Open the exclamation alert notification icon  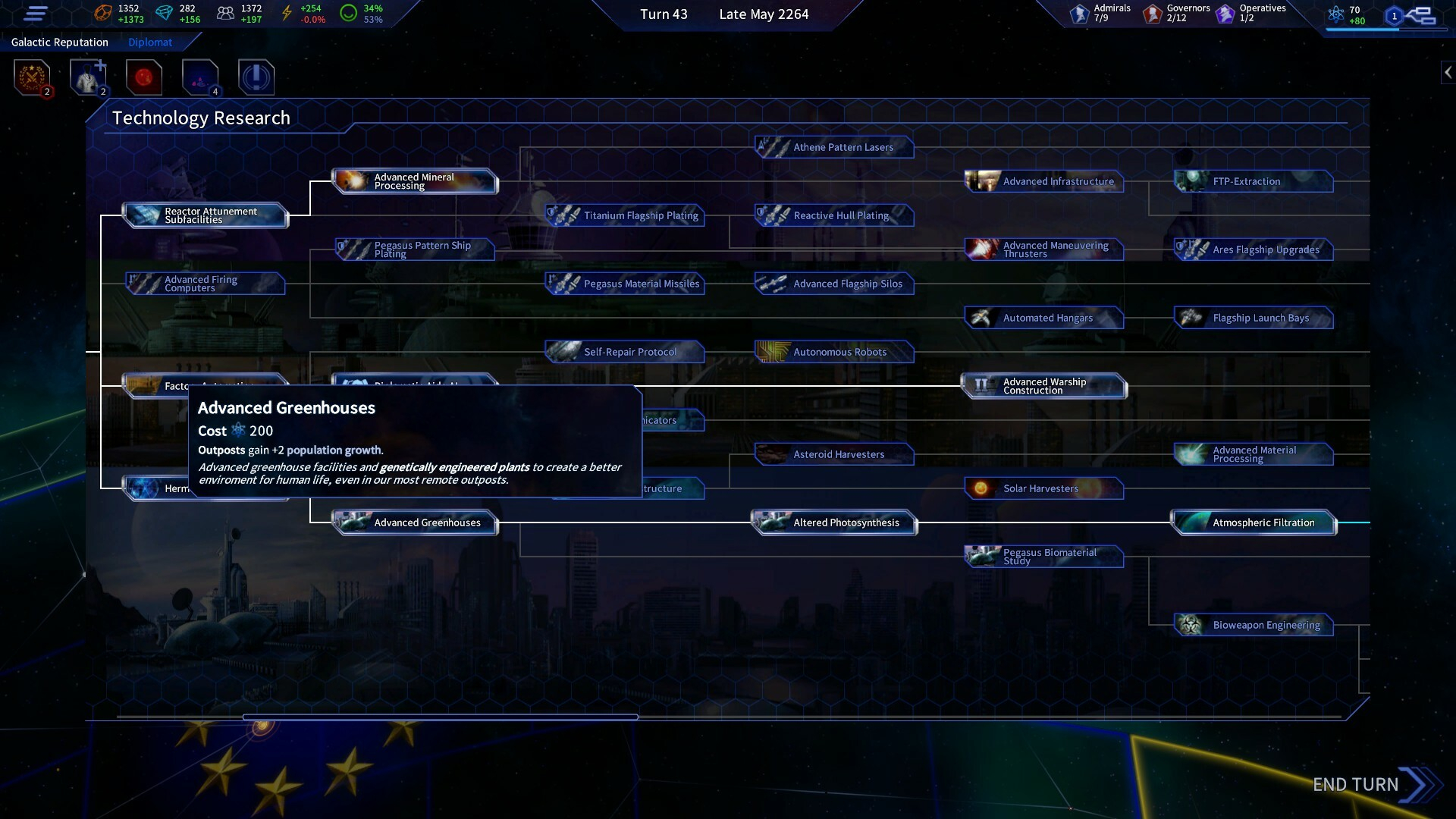pyautogui.click(x=256, y=77)
